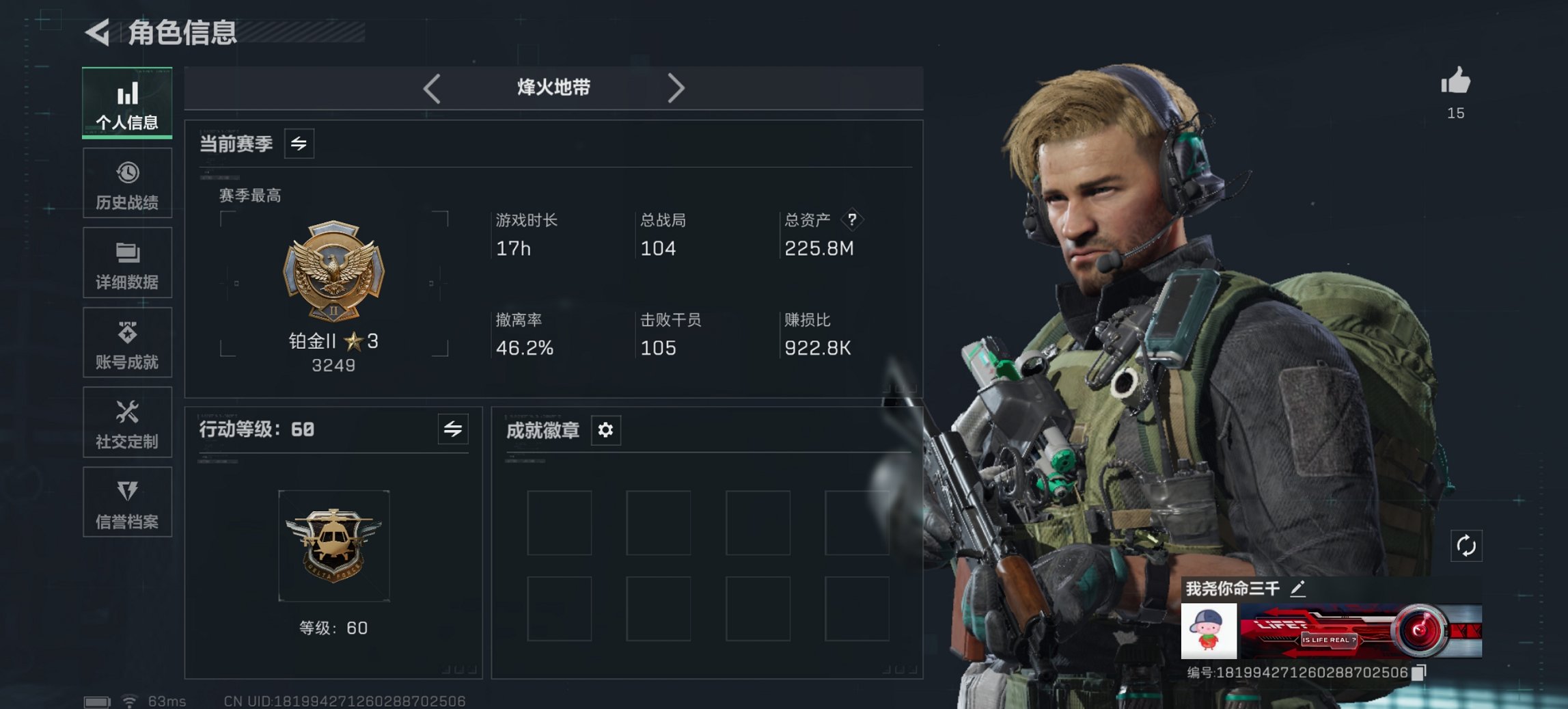Image resolution: width=1568 pixels, height=709 pixels.
Task: Open the 社交定制 customization panel
Action: pos(127,423)
